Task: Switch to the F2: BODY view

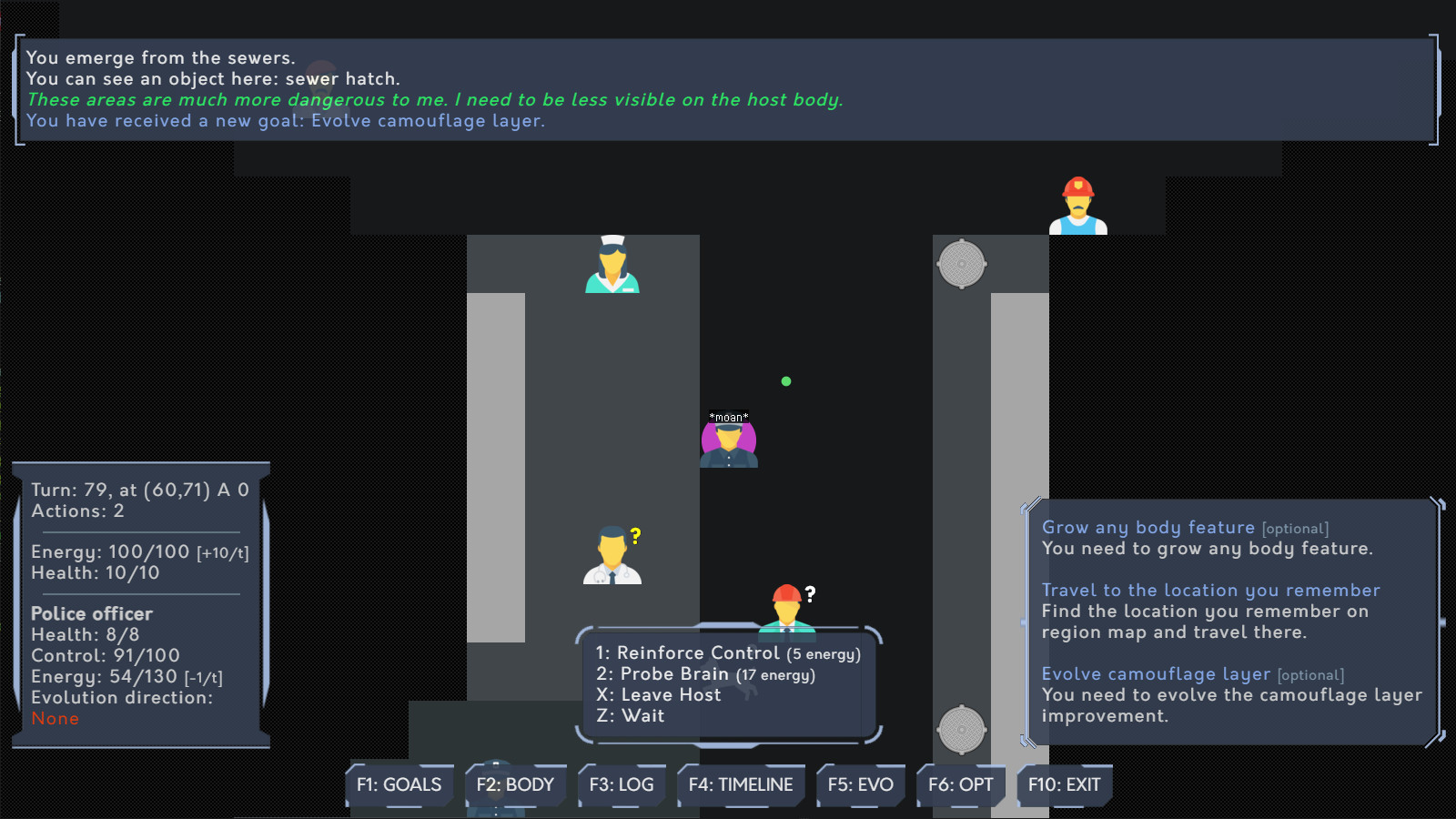Action: [x=515, y=784]
